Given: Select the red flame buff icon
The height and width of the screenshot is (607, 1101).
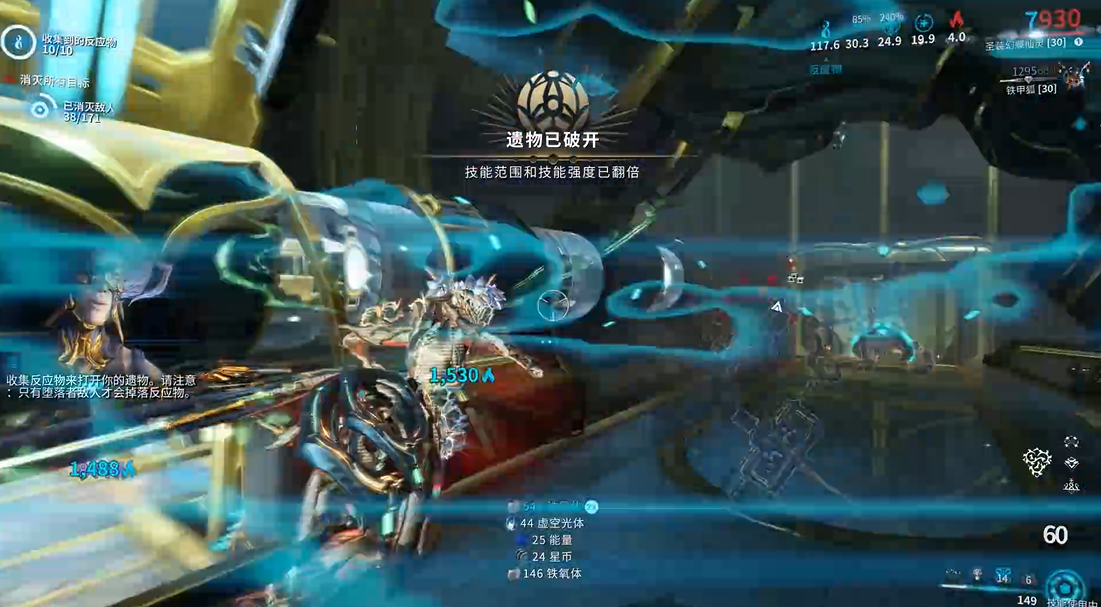Looking at the screenshot, I should pos(956,21).
